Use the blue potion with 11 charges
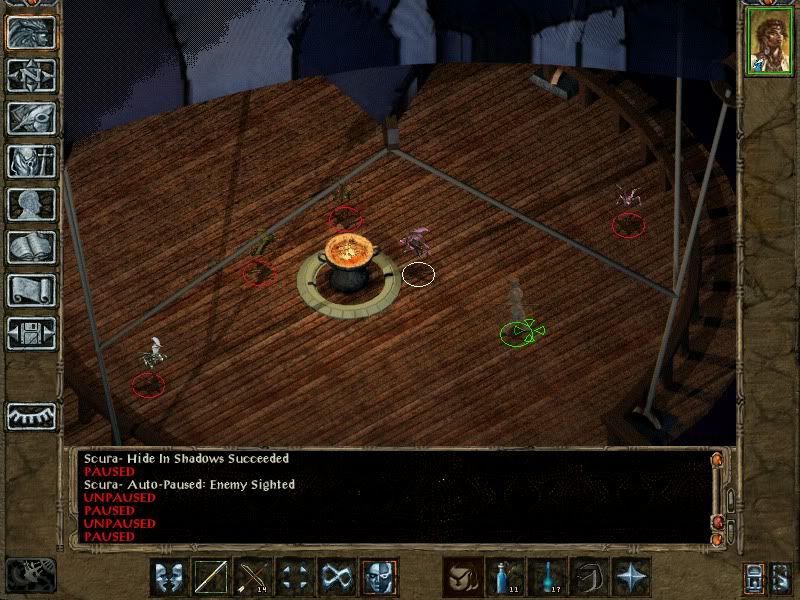Image resolution: width=800 pixels, height=600 pixels. (x=506, y=577)
